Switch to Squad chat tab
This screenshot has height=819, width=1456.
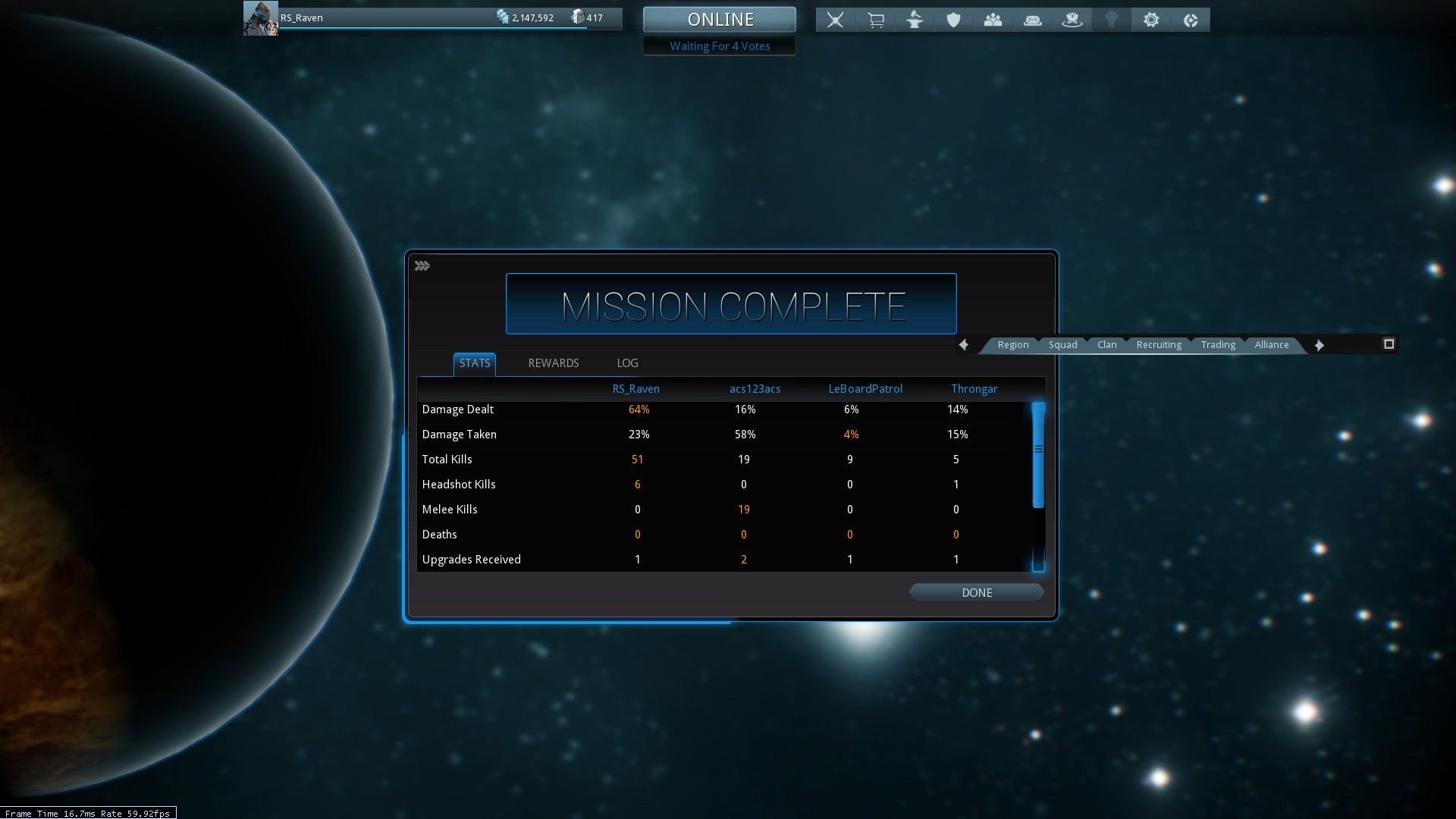tap(1062, 345)
